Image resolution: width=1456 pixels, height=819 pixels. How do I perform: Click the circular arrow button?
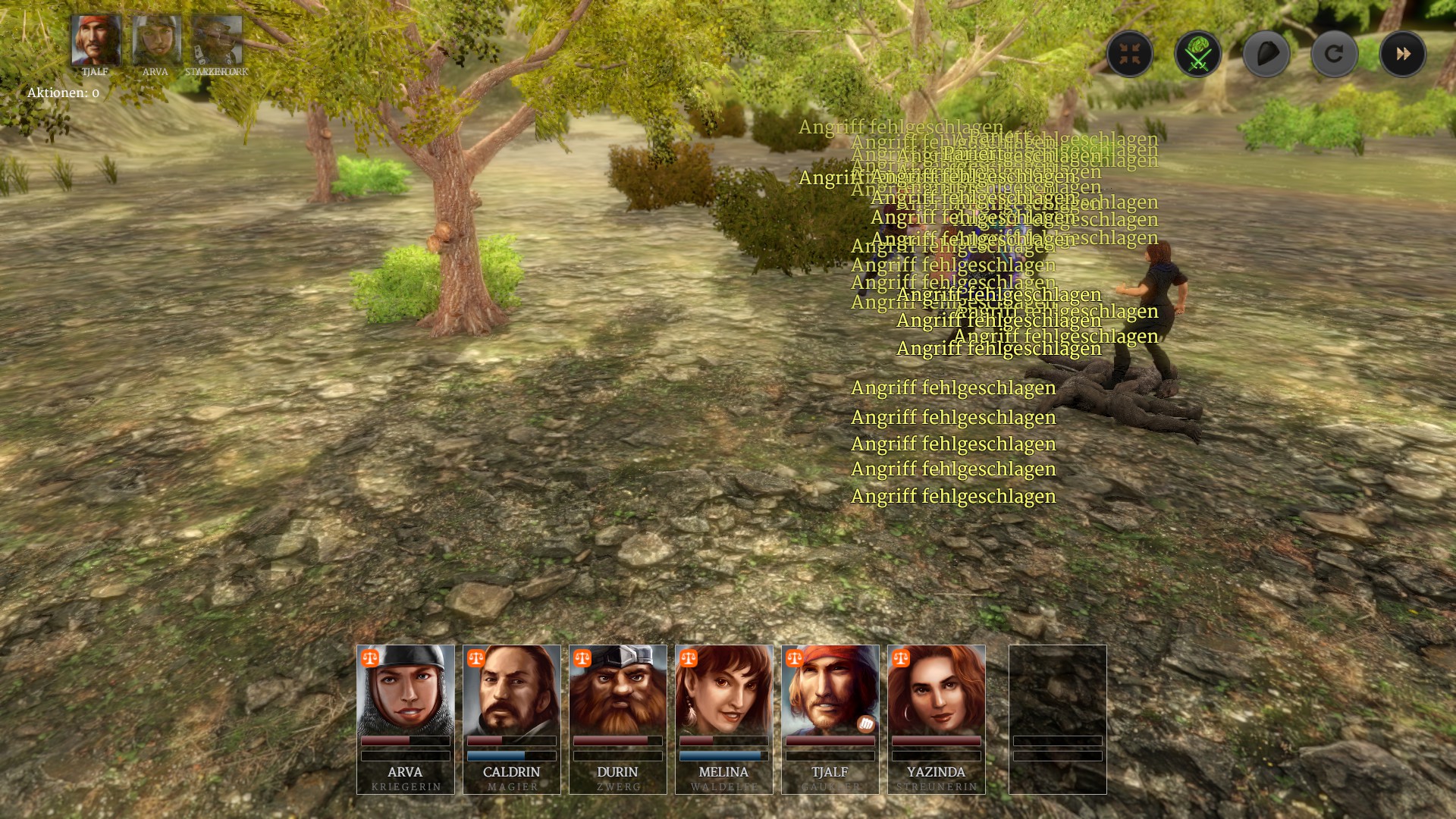(1334, 54)
